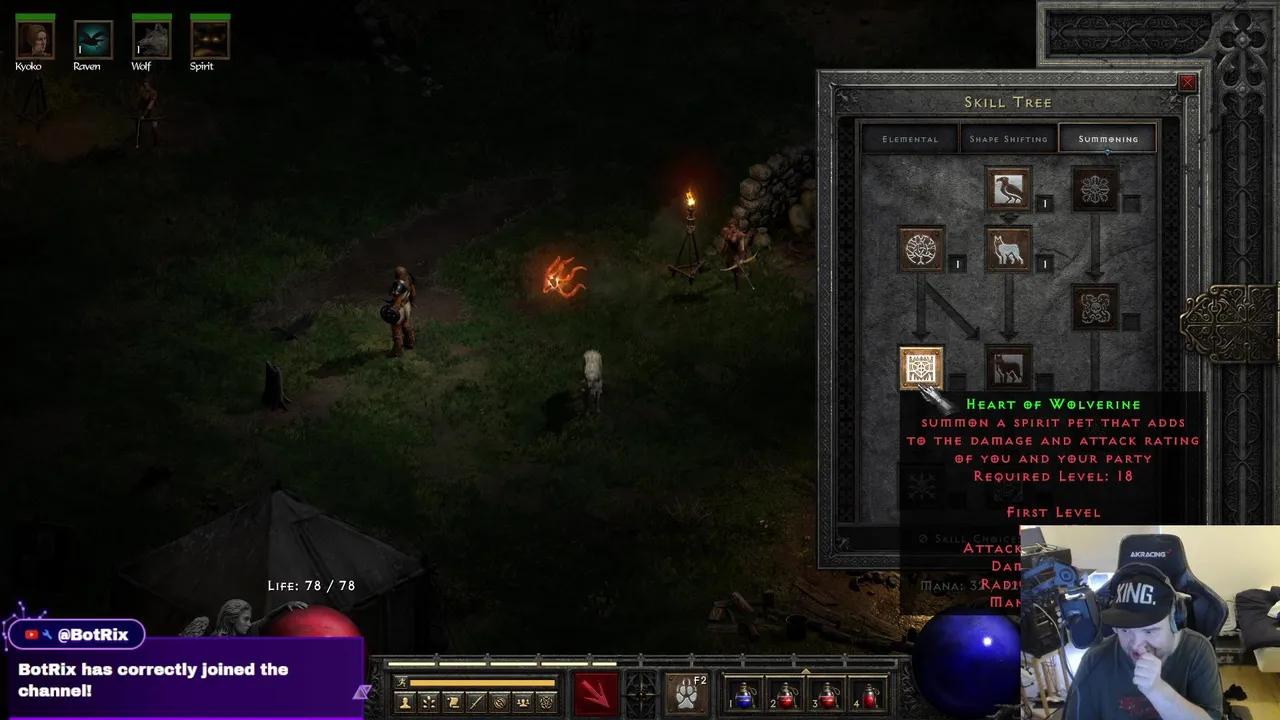
Task: Switch to the Elemental skill tab
Action: [910, 139]
